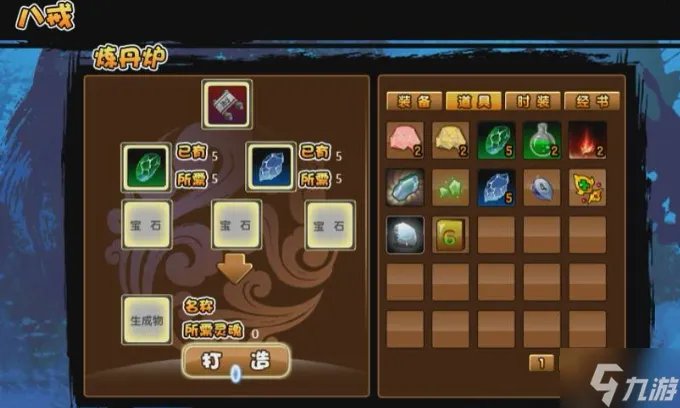Select the red flame item
The width and height of the screenshot is (680, 408).
(x=589, y=141)
